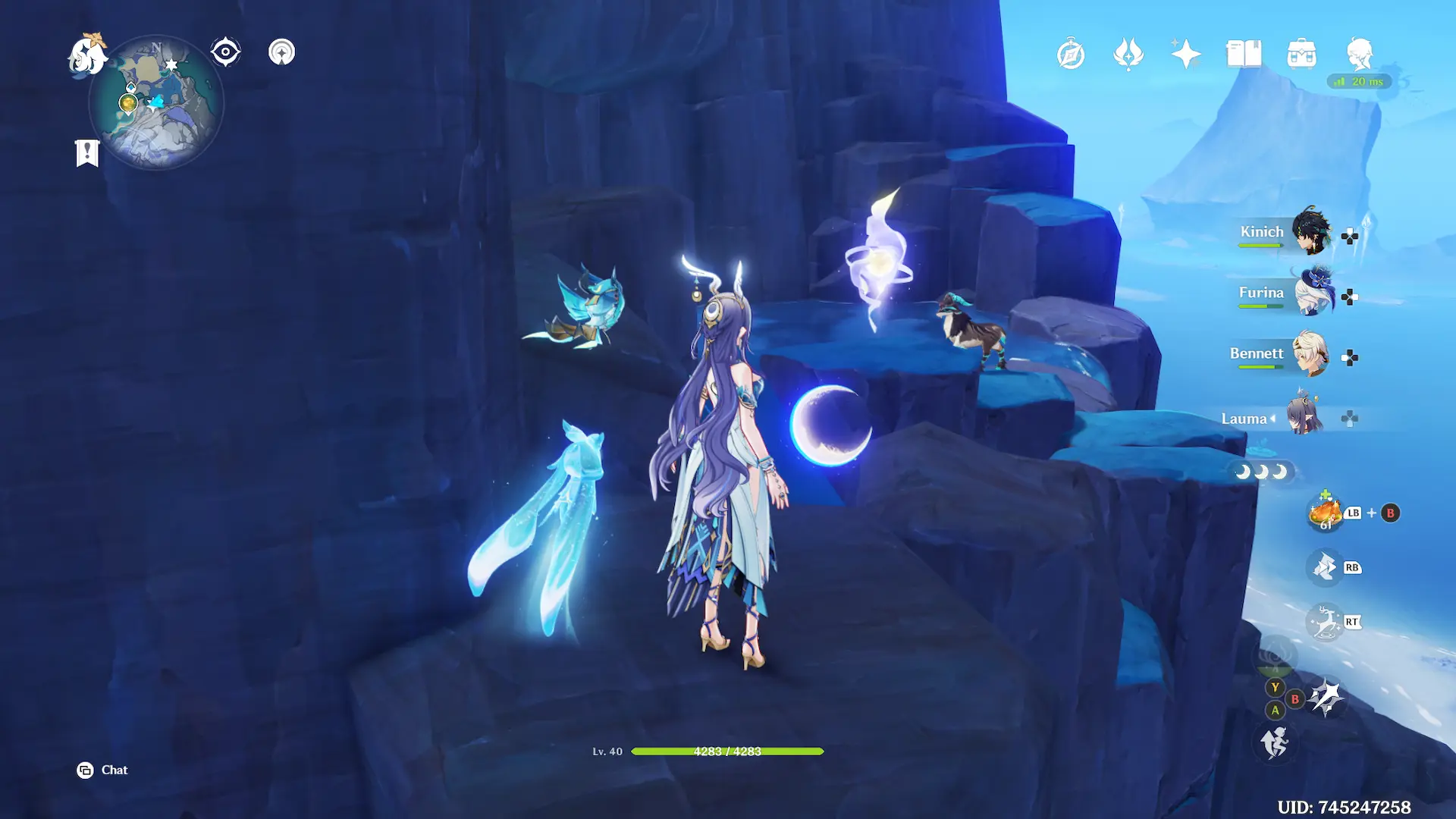
Task: Open the character head profile icon
Action: (1359, 55)
